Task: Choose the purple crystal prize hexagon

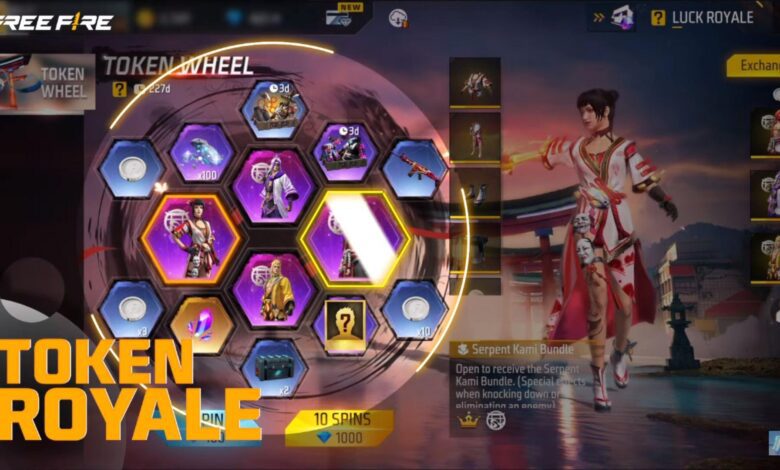Action: click(x=201, y=325)
